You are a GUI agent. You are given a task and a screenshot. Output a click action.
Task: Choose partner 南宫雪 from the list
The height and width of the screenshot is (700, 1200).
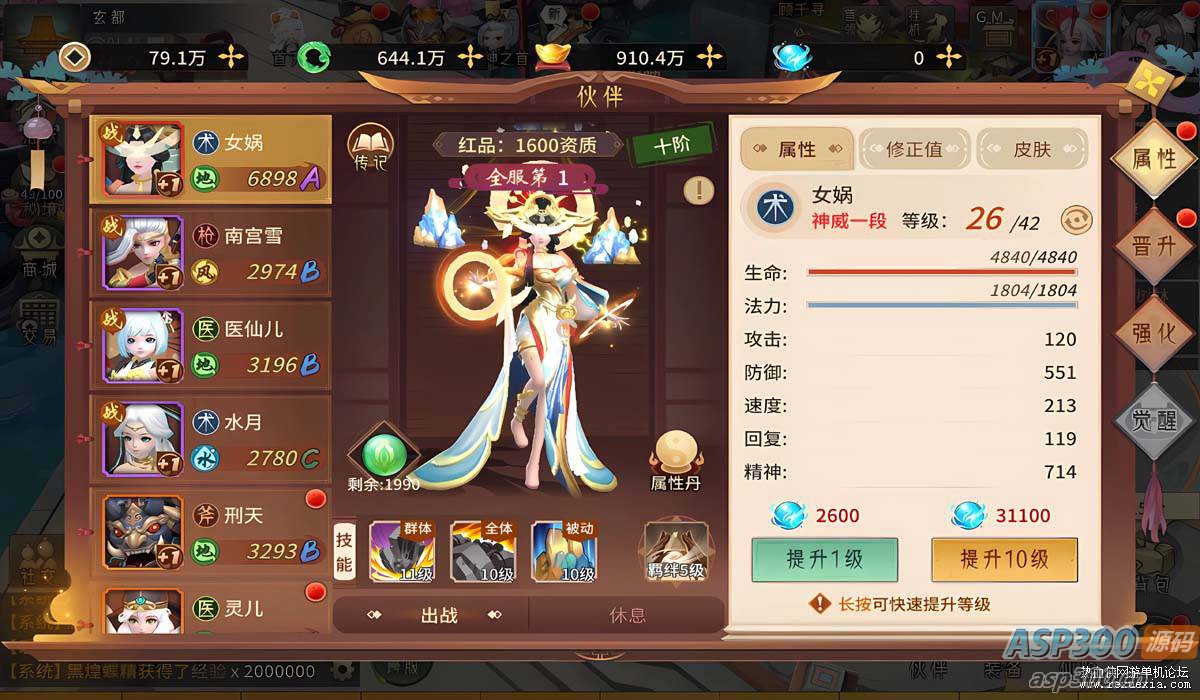pyautogui.click(x=210, y=253)
